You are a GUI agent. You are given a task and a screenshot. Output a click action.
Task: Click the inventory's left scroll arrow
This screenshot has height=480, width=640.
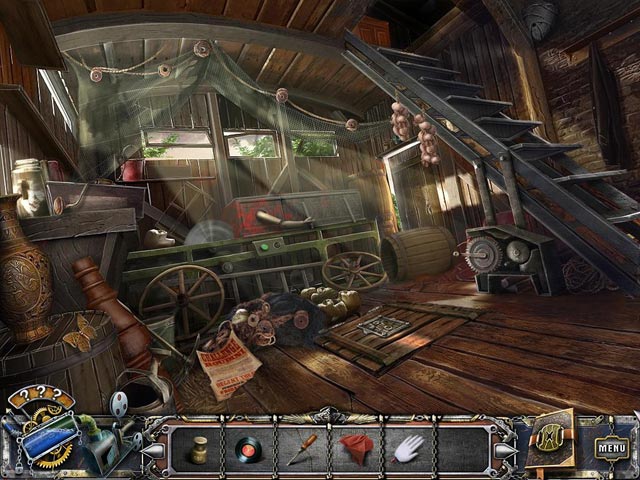157,449
